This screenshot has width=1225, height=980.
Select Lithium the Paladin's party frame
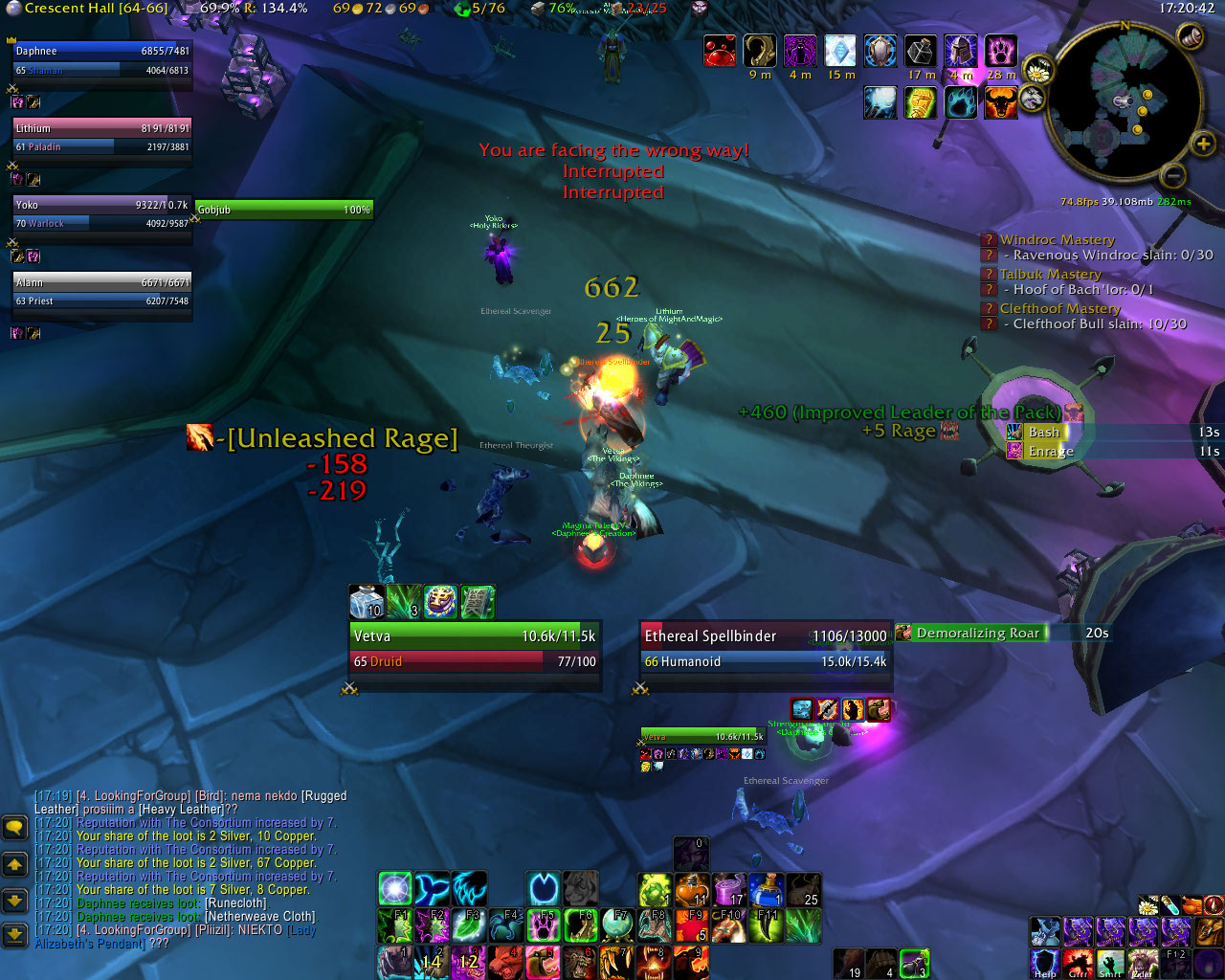click(101, 137)
